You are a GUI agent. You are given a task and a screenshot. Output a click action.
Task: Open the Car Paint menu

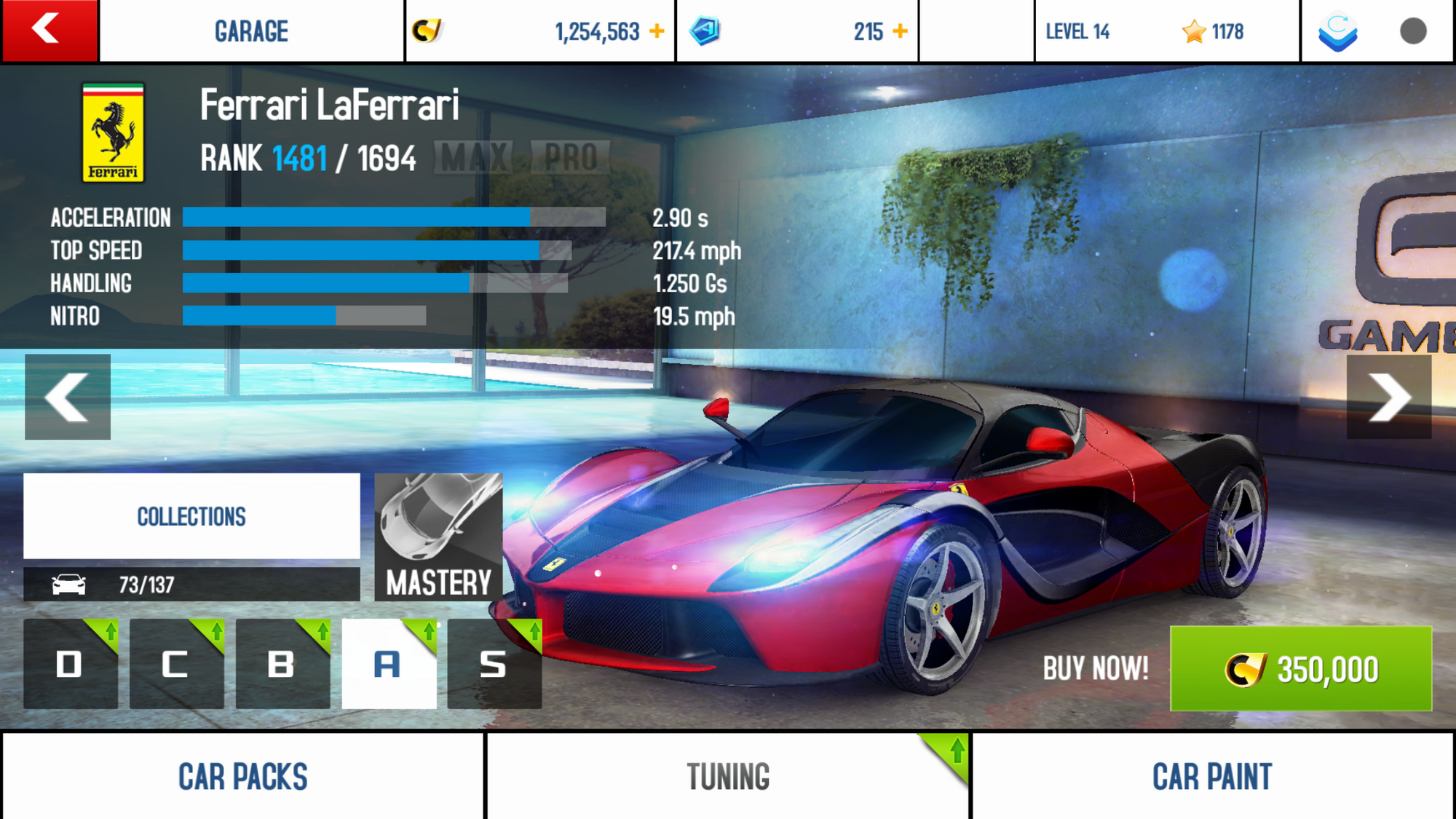(1212, 776)
